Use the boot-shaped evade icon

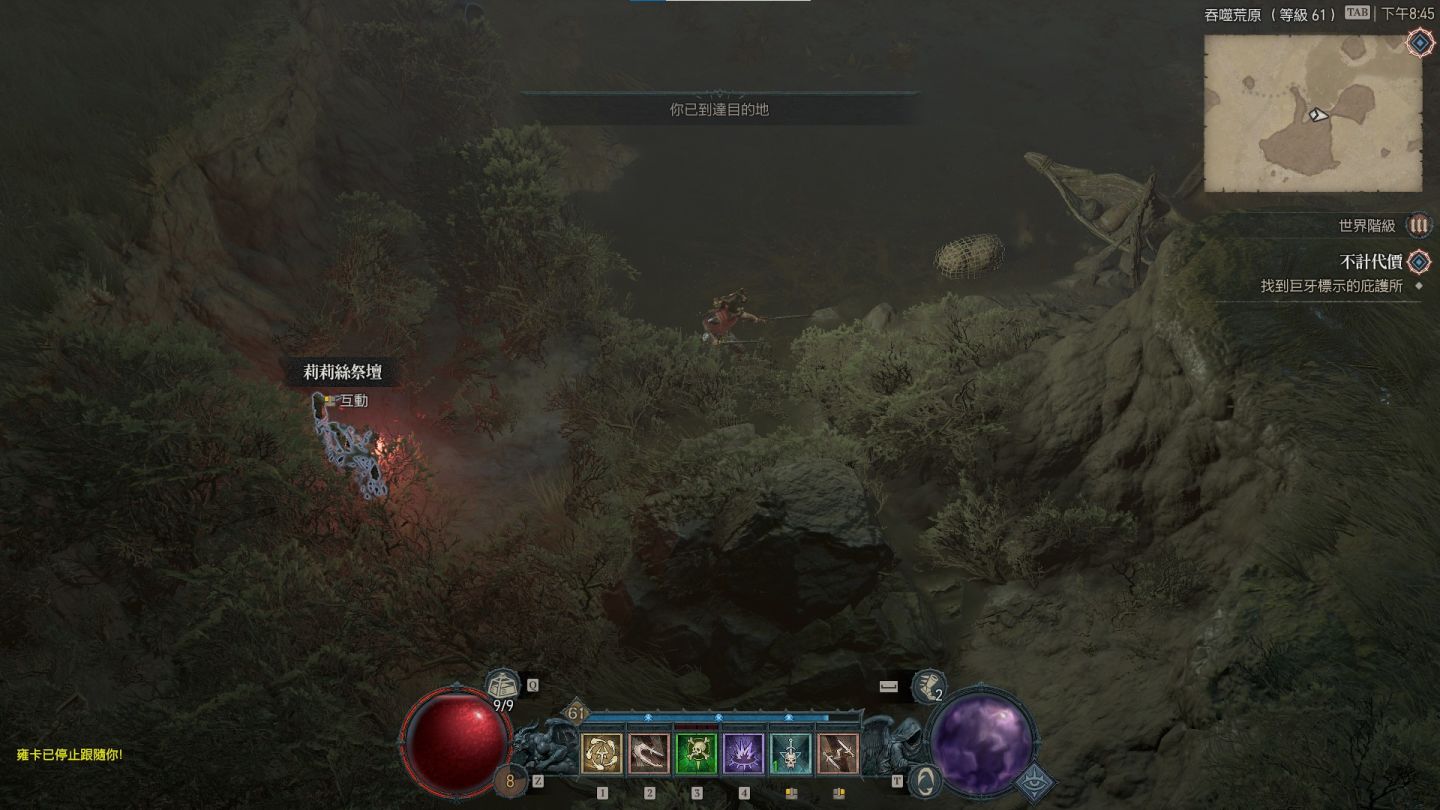[927, 686]
